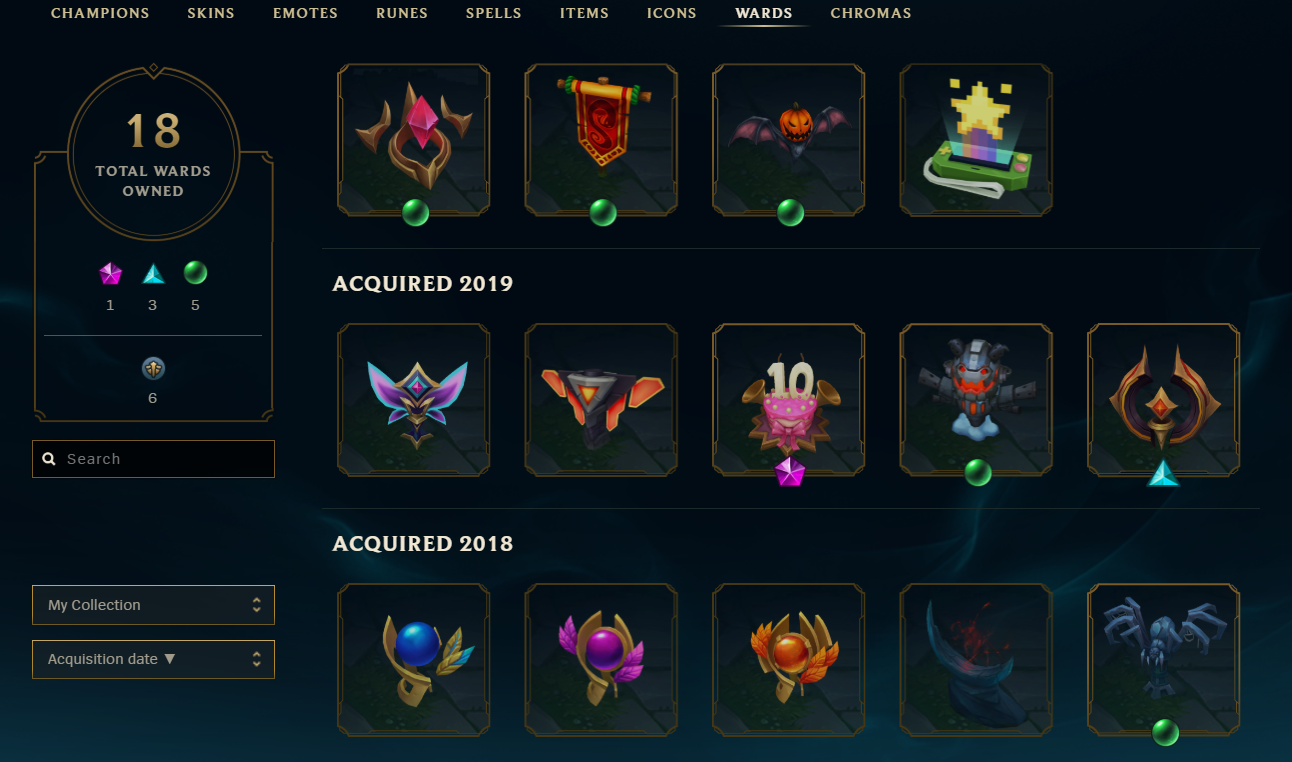Click the coin icon above the number 6
1292x762 pixels.
coord(152,368)
